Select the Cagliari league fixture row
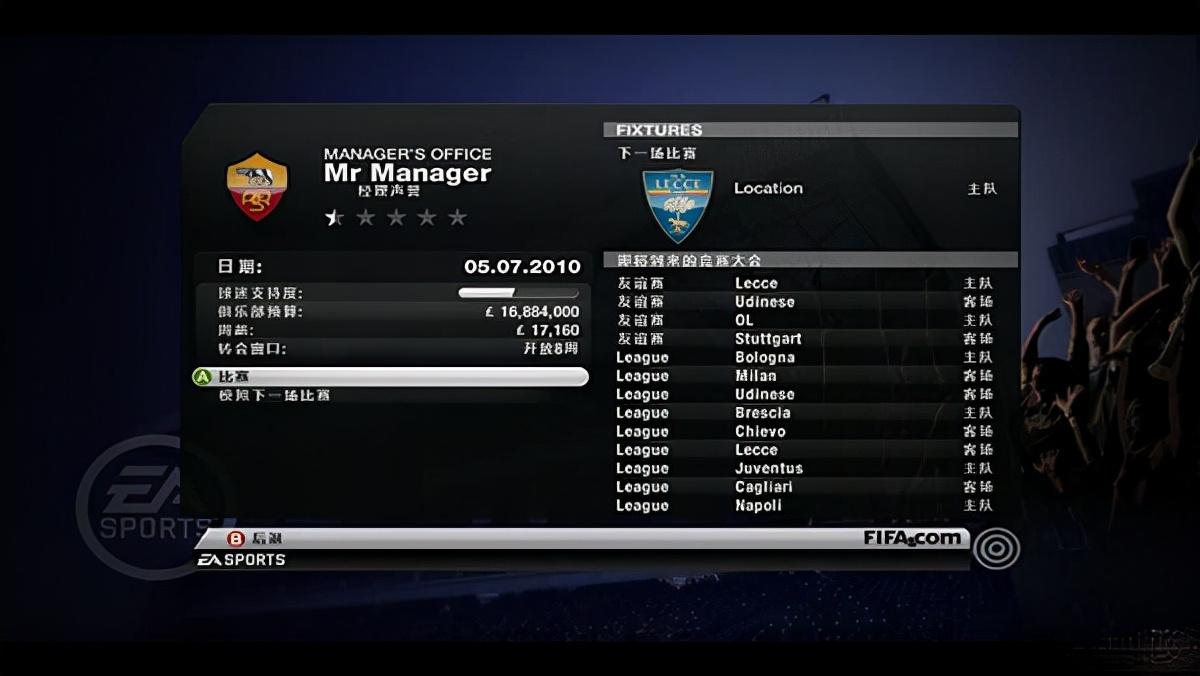Viewport: 1200px width, 676px height. coord(764,487)
